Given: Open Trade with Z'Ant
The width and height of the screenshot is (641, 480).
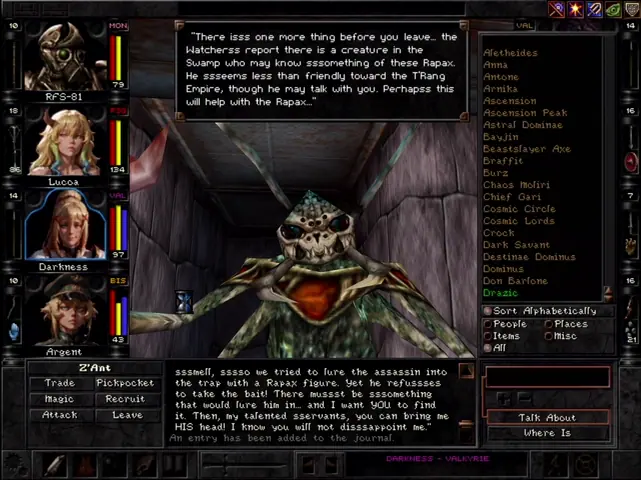Looking at the screenshot, I should (x=60, y=383).
